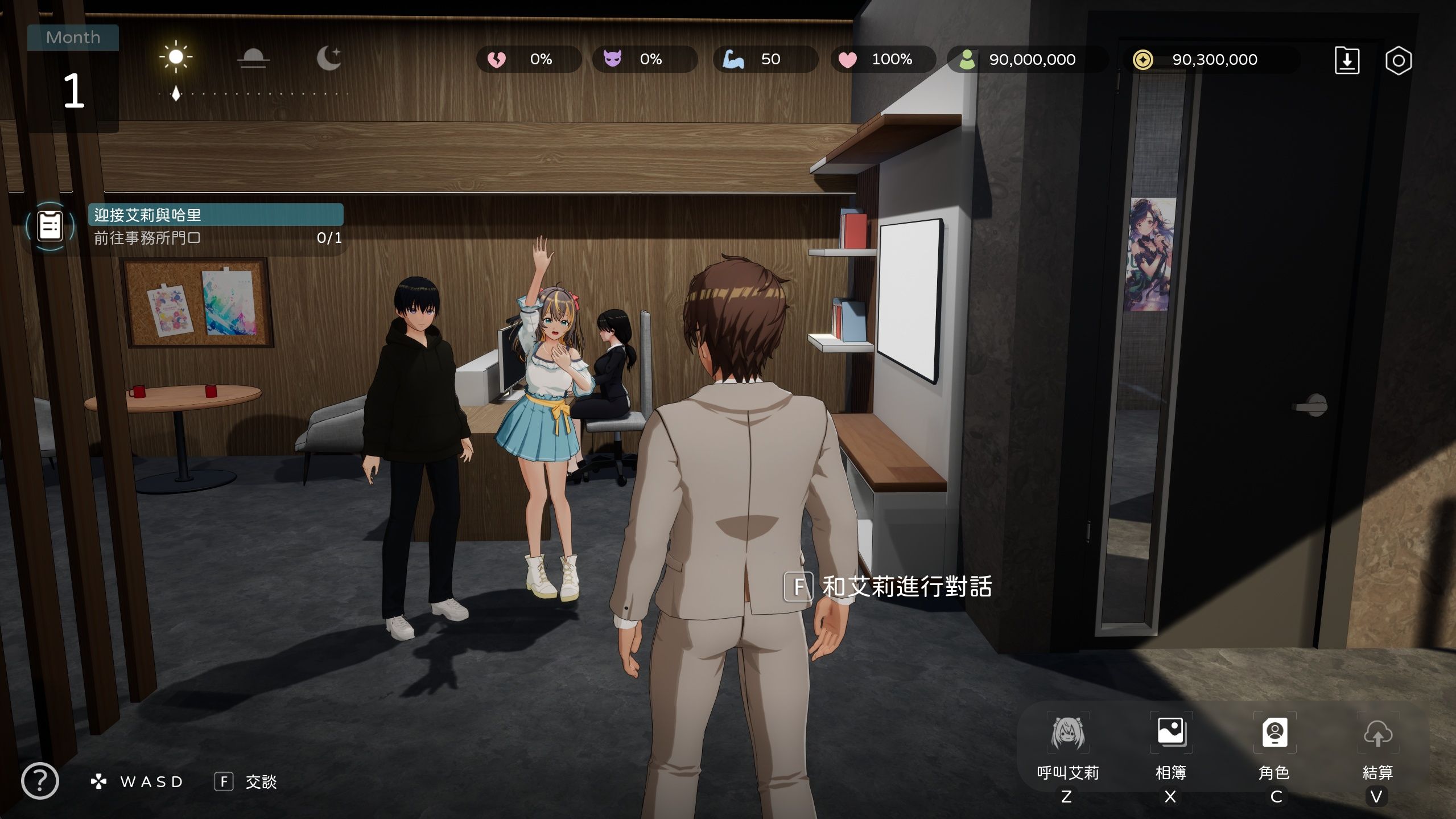Call Ellie with 呼叫艾莉 button
The height and width of the screenshot is (819, 1456).
tap(1067, 734)
